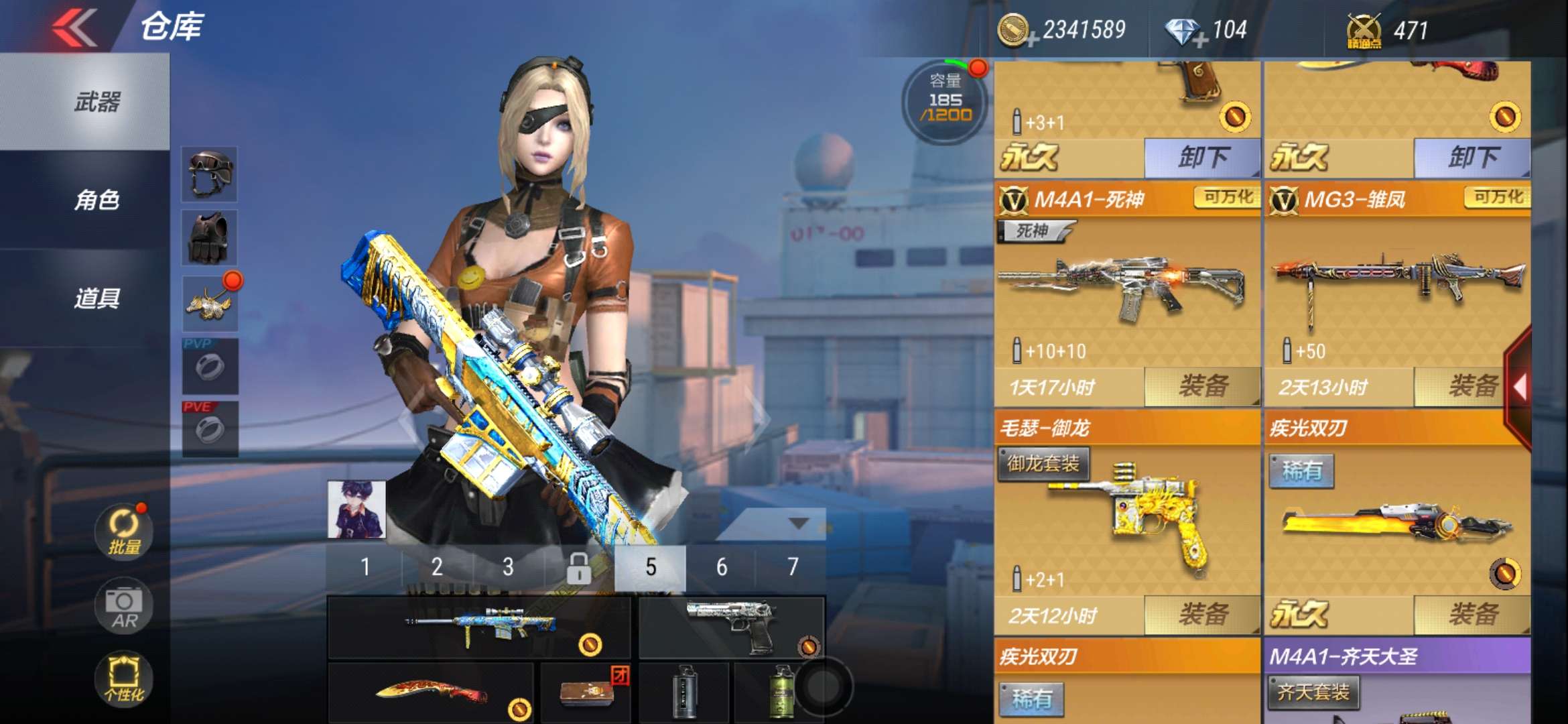The image size is (1568, 724).
Task: Select the 道具 items tab
Action: (96, 298)
